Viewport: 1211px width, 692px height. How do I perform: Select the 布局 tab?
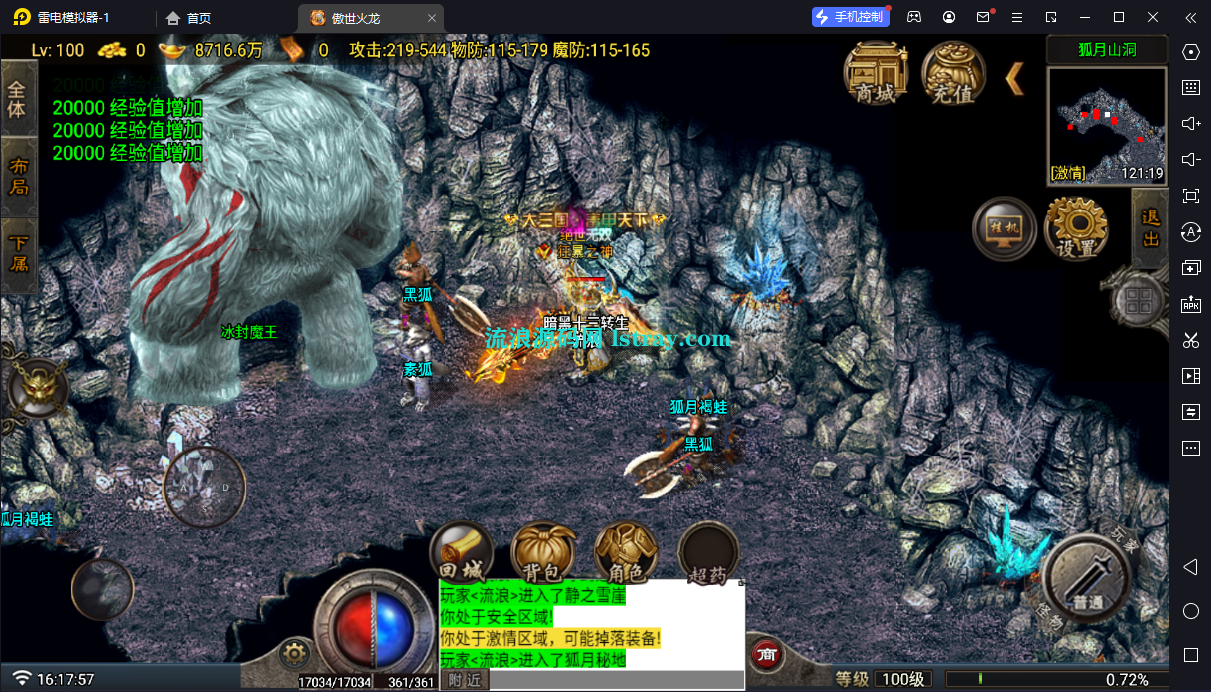18,176
